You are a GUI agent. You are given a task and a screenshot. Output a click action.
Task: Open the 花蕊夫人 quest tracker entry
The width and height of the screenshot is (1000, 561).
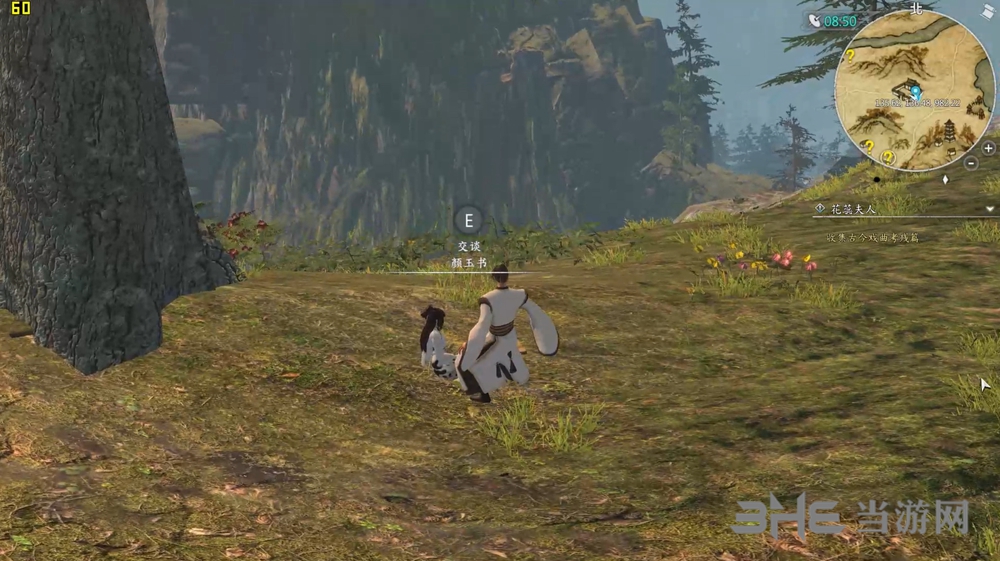[845, 209]
